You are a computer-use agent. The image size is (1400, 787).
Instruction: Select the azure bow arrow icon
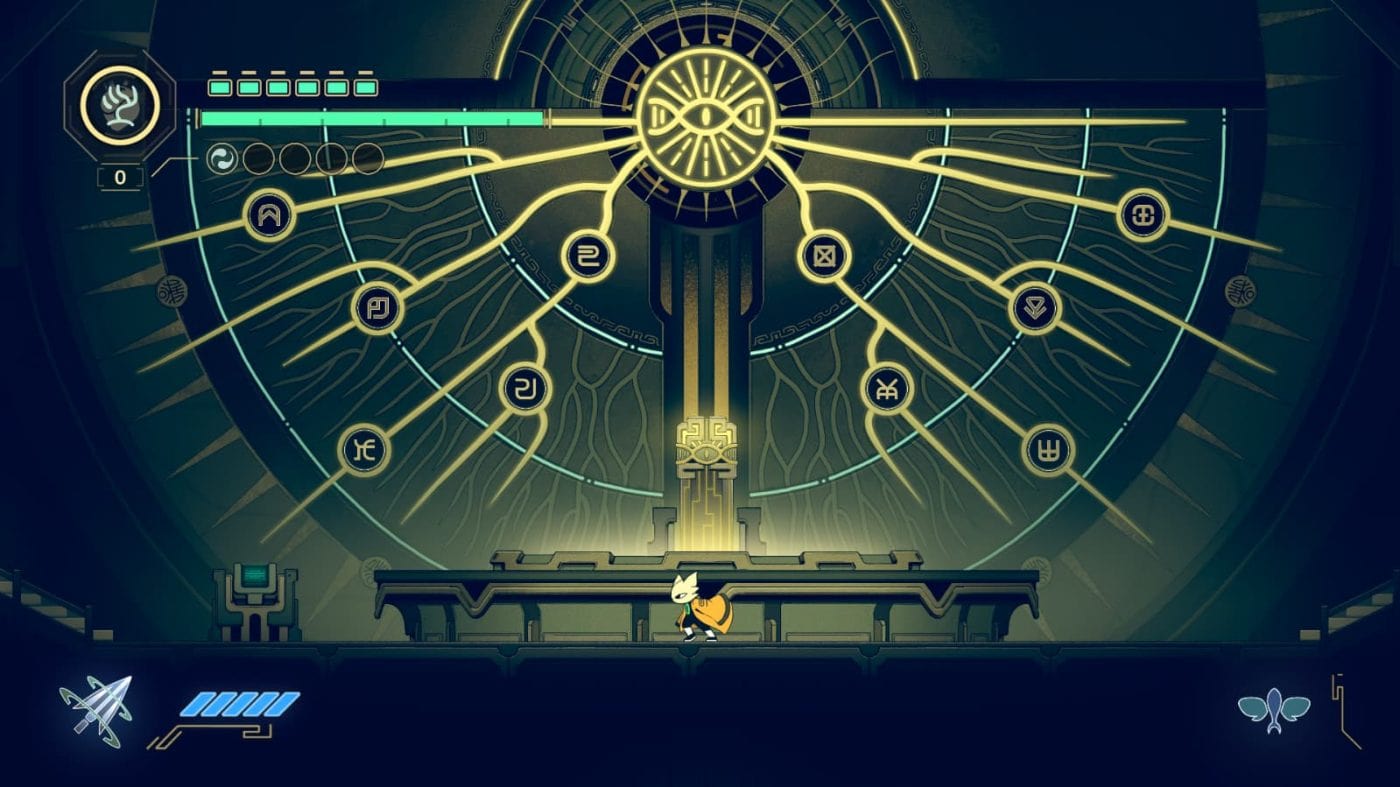[96, 708]
